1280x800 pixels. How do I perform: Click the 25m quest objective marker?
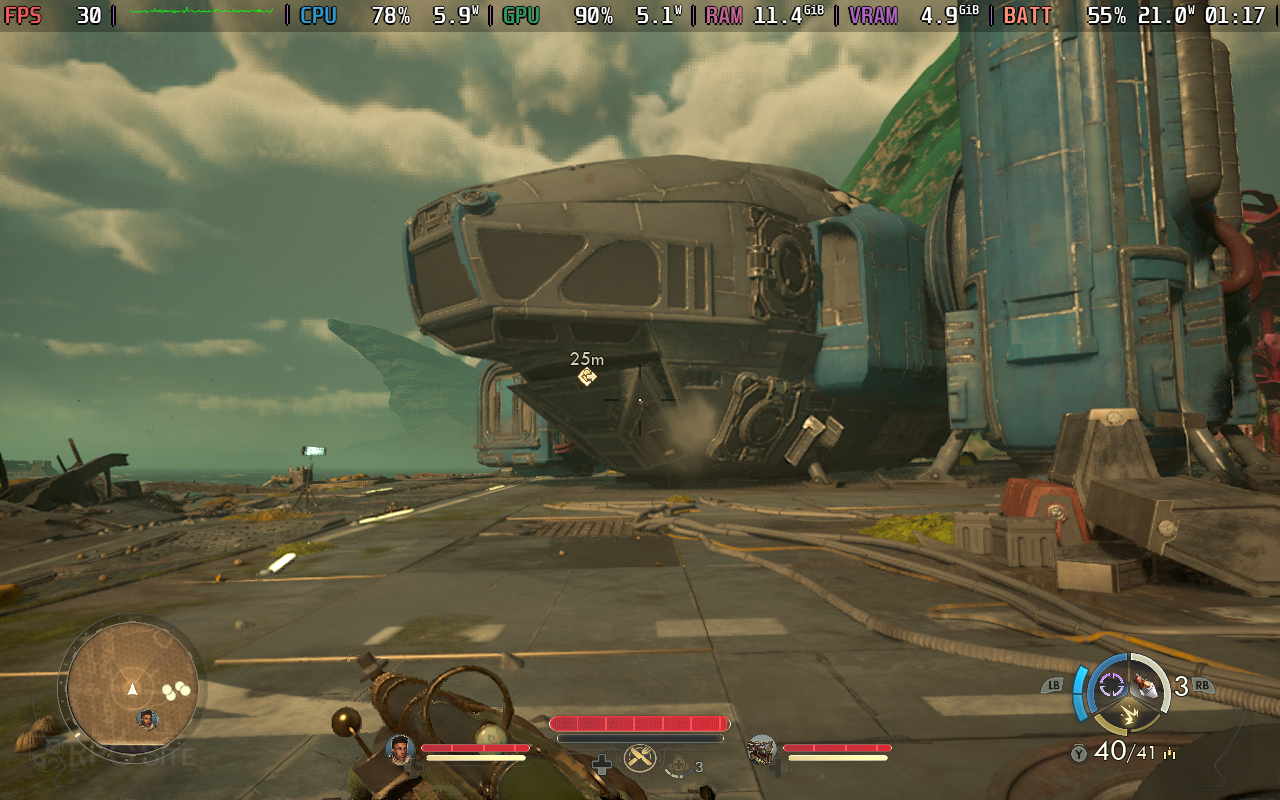tap(587, 377)
